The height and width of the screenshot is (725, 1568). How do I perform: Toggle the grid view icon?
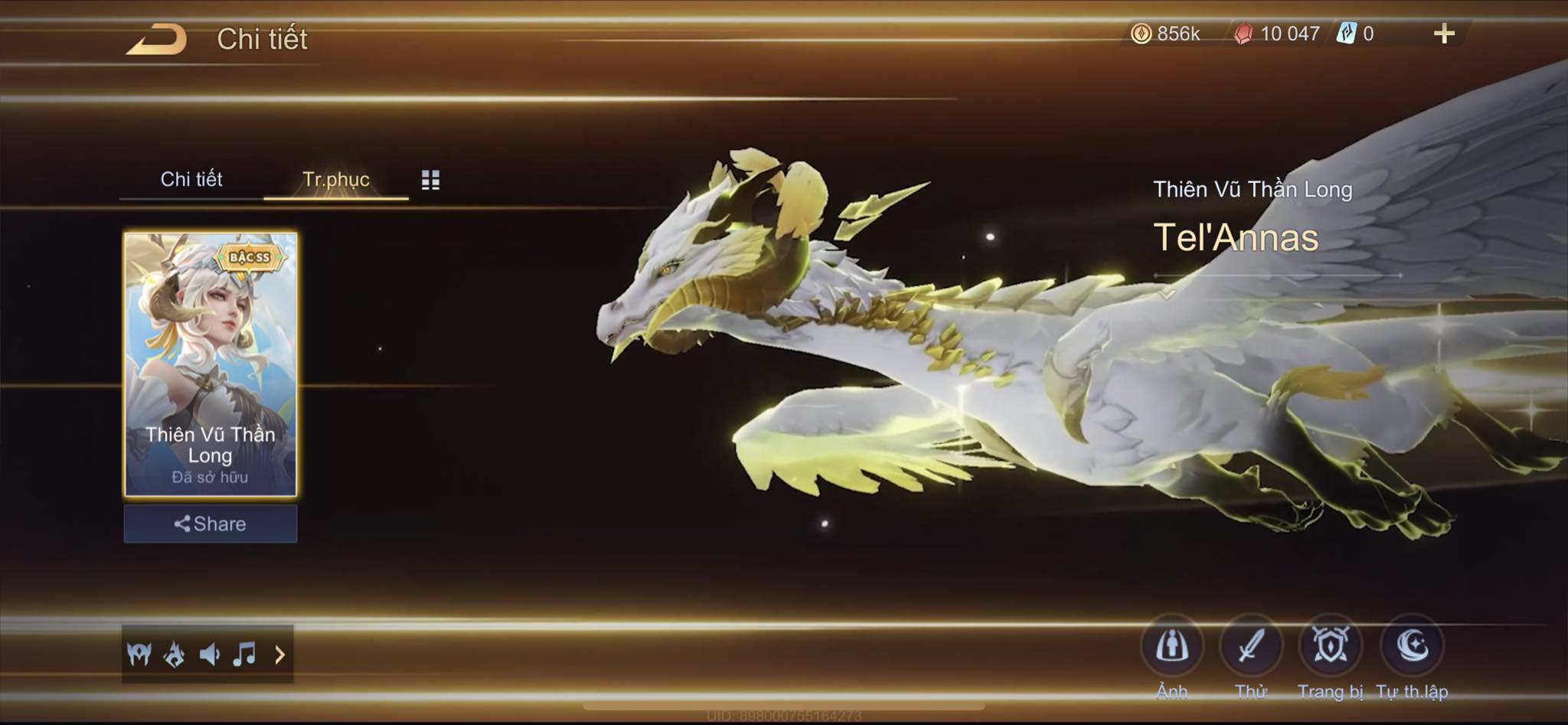point(430,180)
